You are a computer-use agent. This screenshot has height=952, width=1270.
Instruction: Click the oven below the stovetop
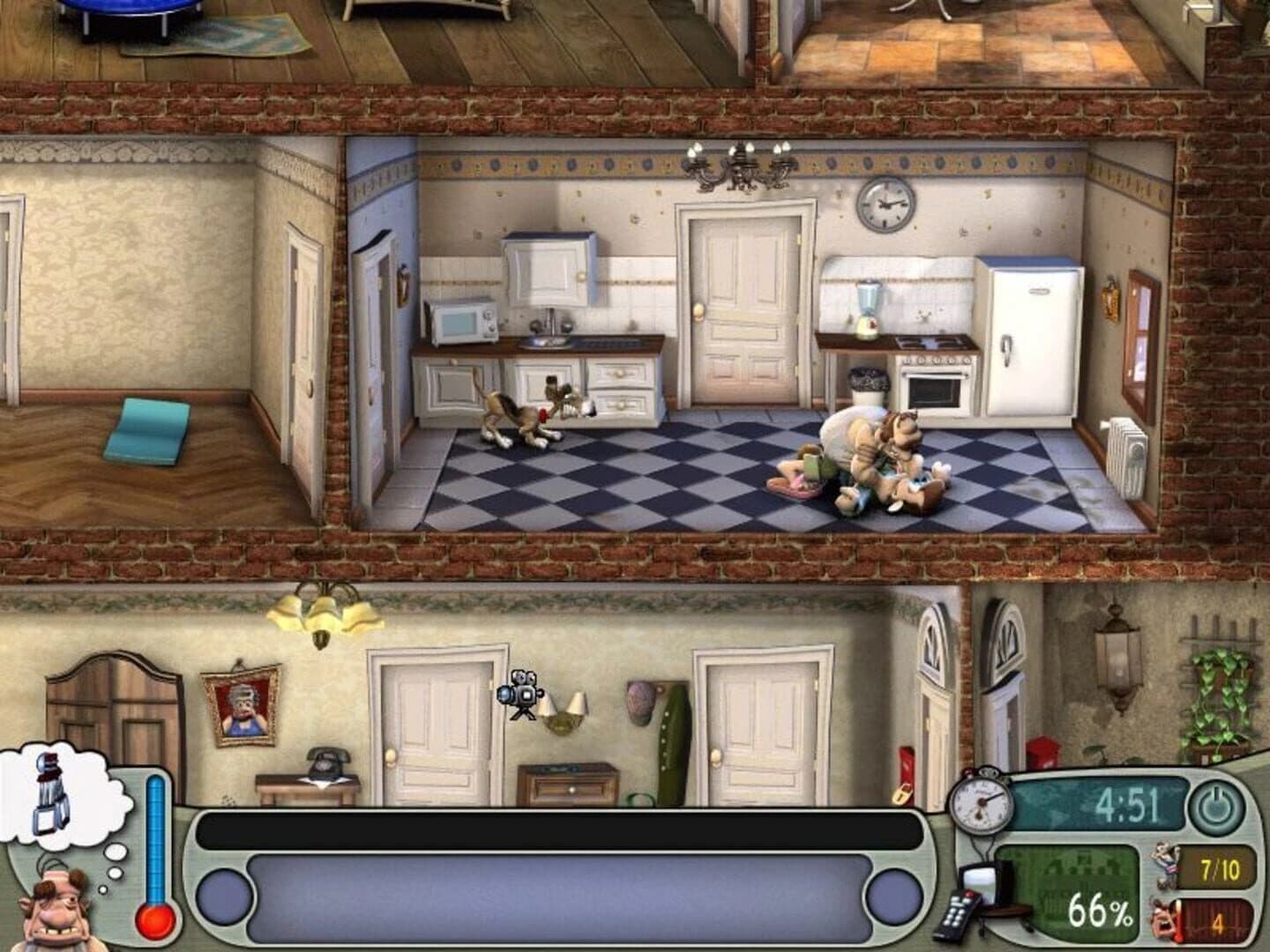[x=935, y=390]
